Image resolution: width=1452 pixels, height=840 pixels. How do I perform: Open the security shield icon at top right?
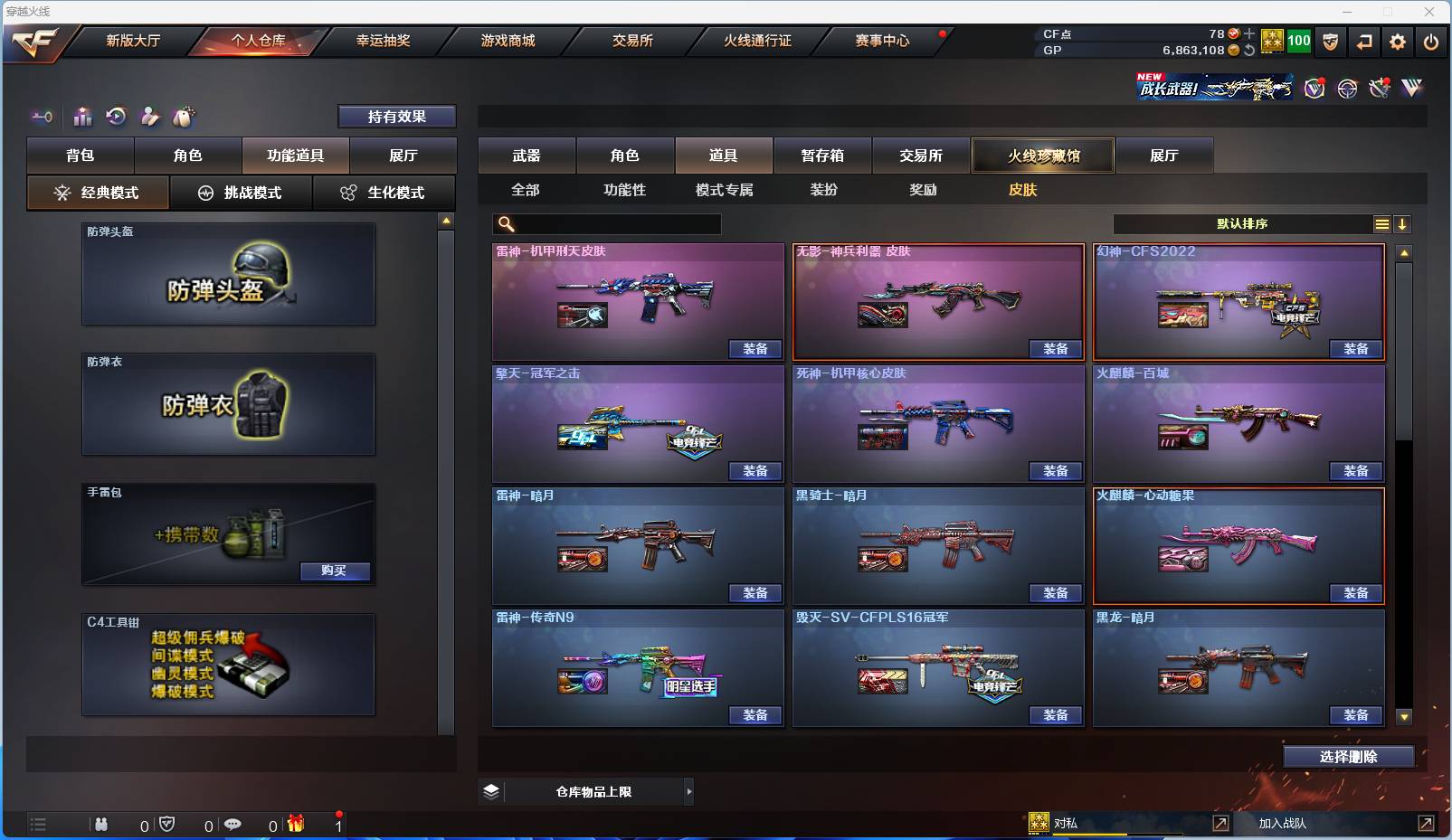pos(1330,42)
